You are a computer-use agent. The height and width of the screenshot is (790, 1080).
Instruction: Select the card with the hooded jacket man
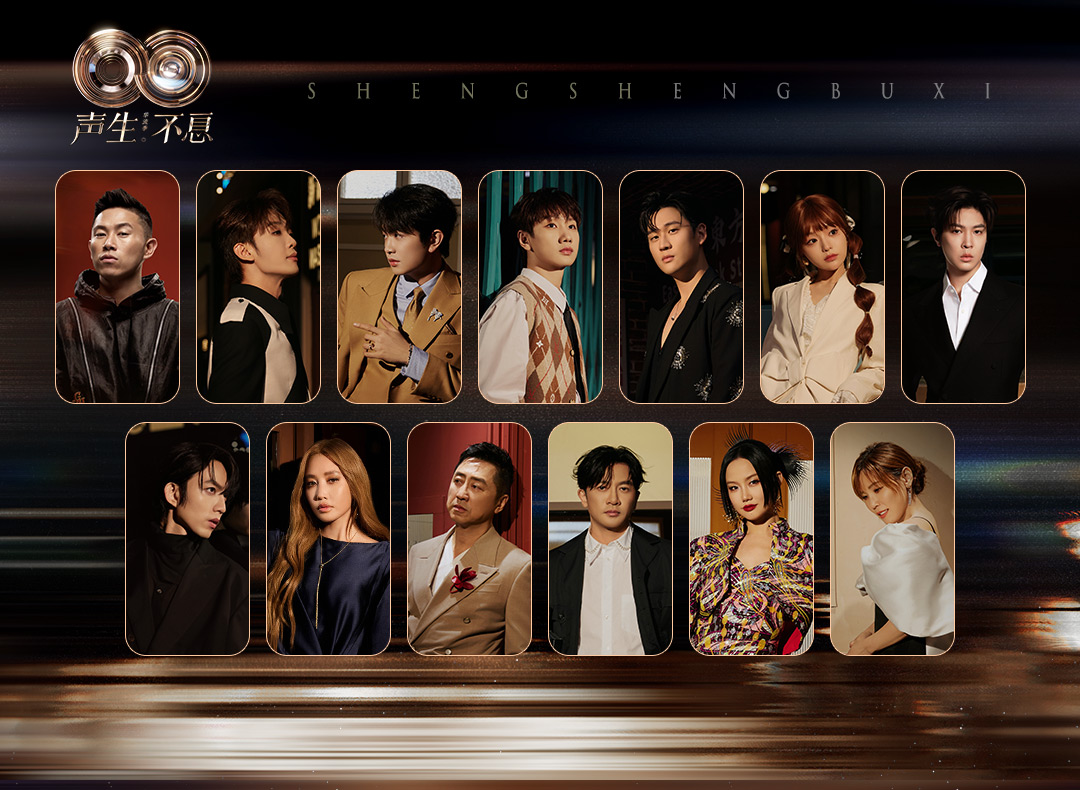click(117, 287)
